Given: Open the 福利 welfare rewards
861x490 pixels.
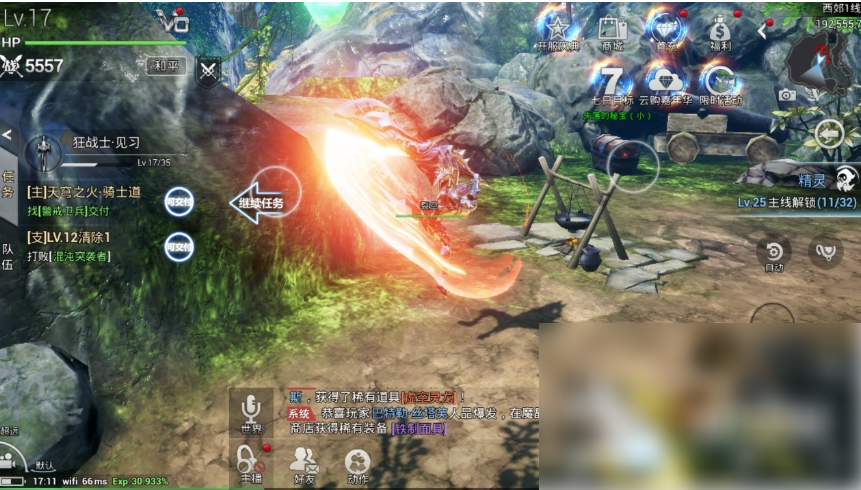Looking at the screenshot, I should (719, 32).
